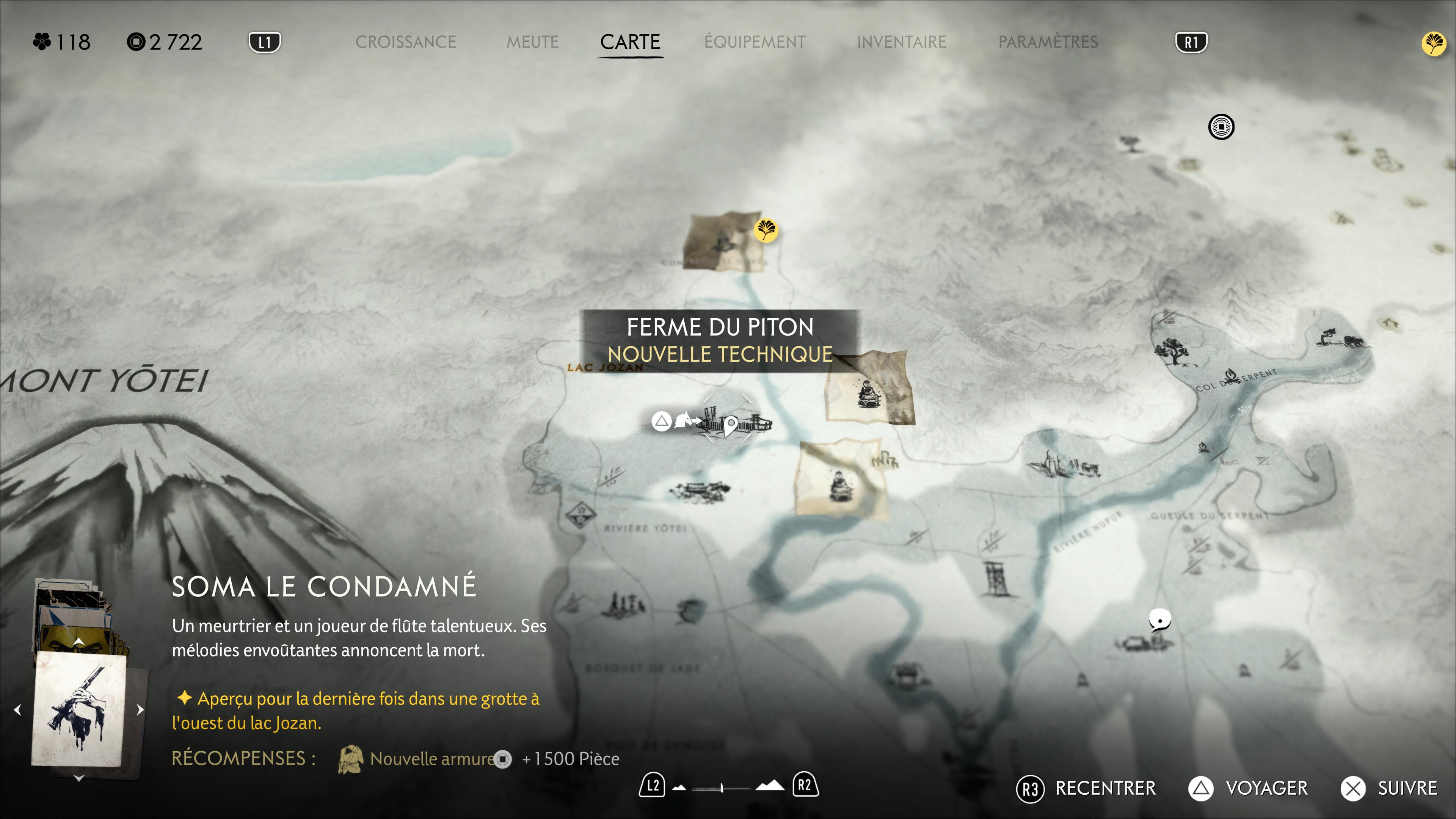Go to the Équipement tab
Image resolution: width=1456 pixels, height=819 pixels.
[x=755, y=42]
